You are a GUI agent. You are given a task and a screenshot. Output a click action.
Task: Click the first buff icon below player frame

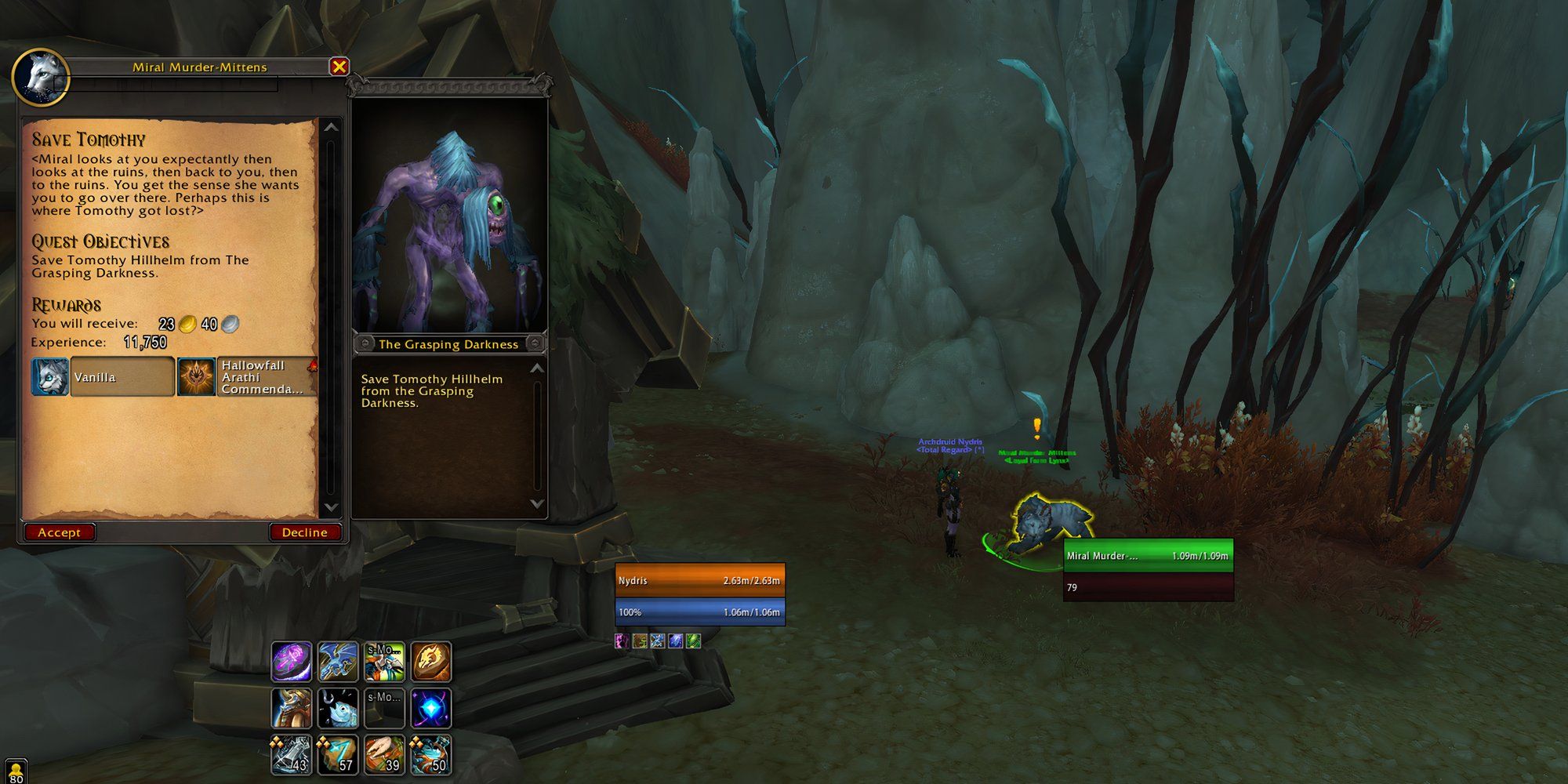pyautogui.click(x=622, y=641)
